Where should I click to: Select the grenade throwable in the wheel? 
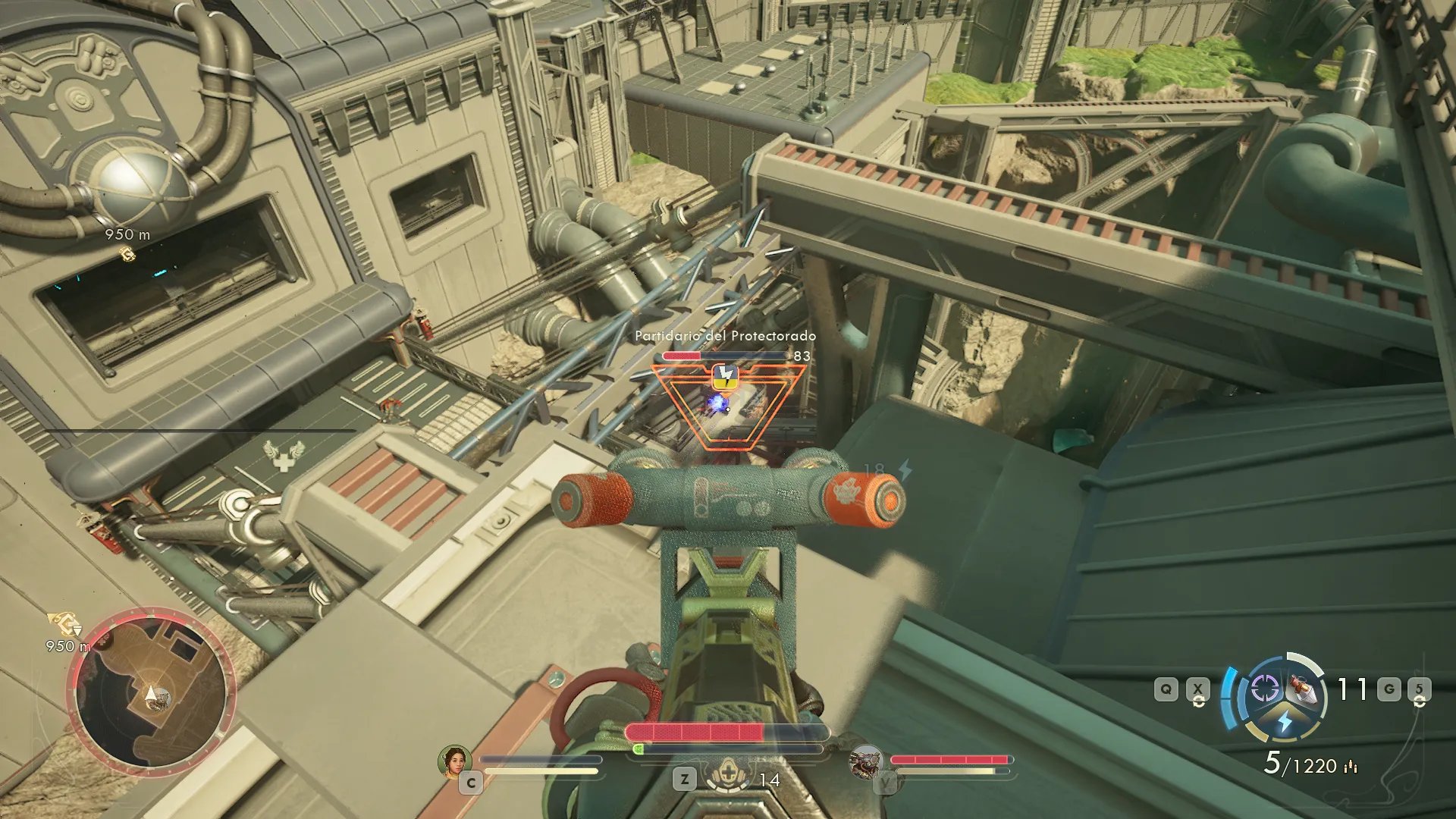1302,689
